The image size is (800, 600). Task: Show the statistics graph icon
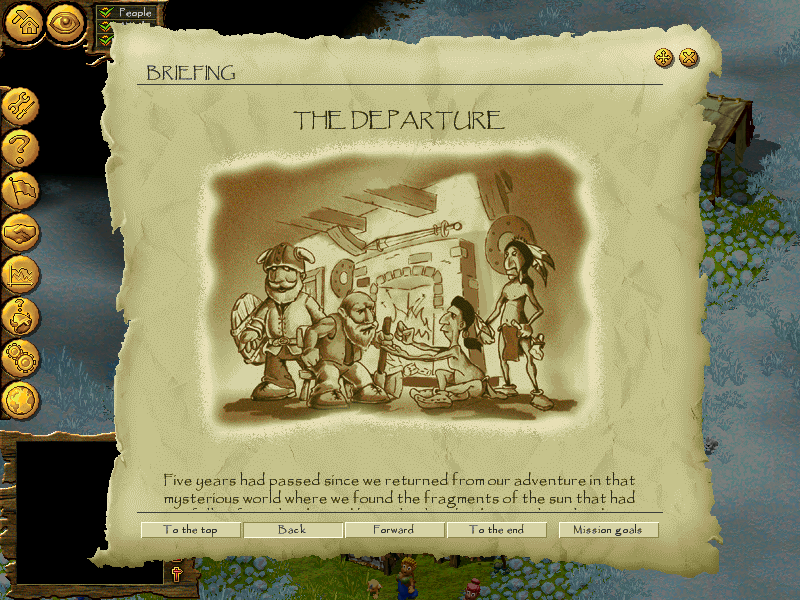[20, 273]
